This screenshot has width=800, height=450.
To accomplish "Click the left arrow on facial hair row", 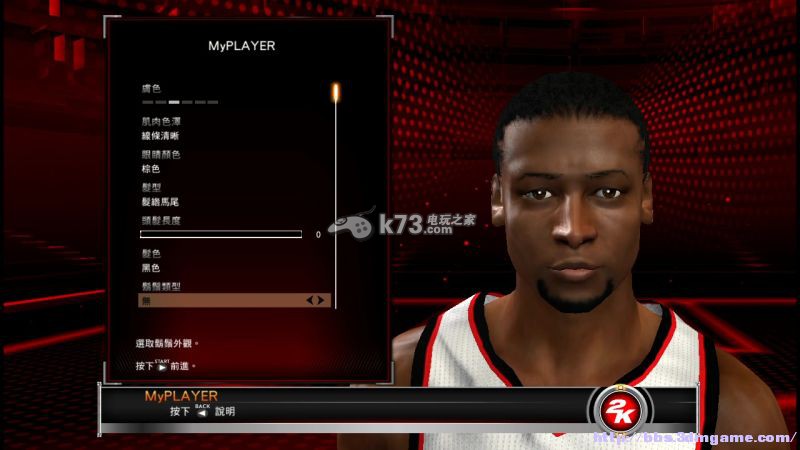I will pyautogui.click(x=310, y=300).
